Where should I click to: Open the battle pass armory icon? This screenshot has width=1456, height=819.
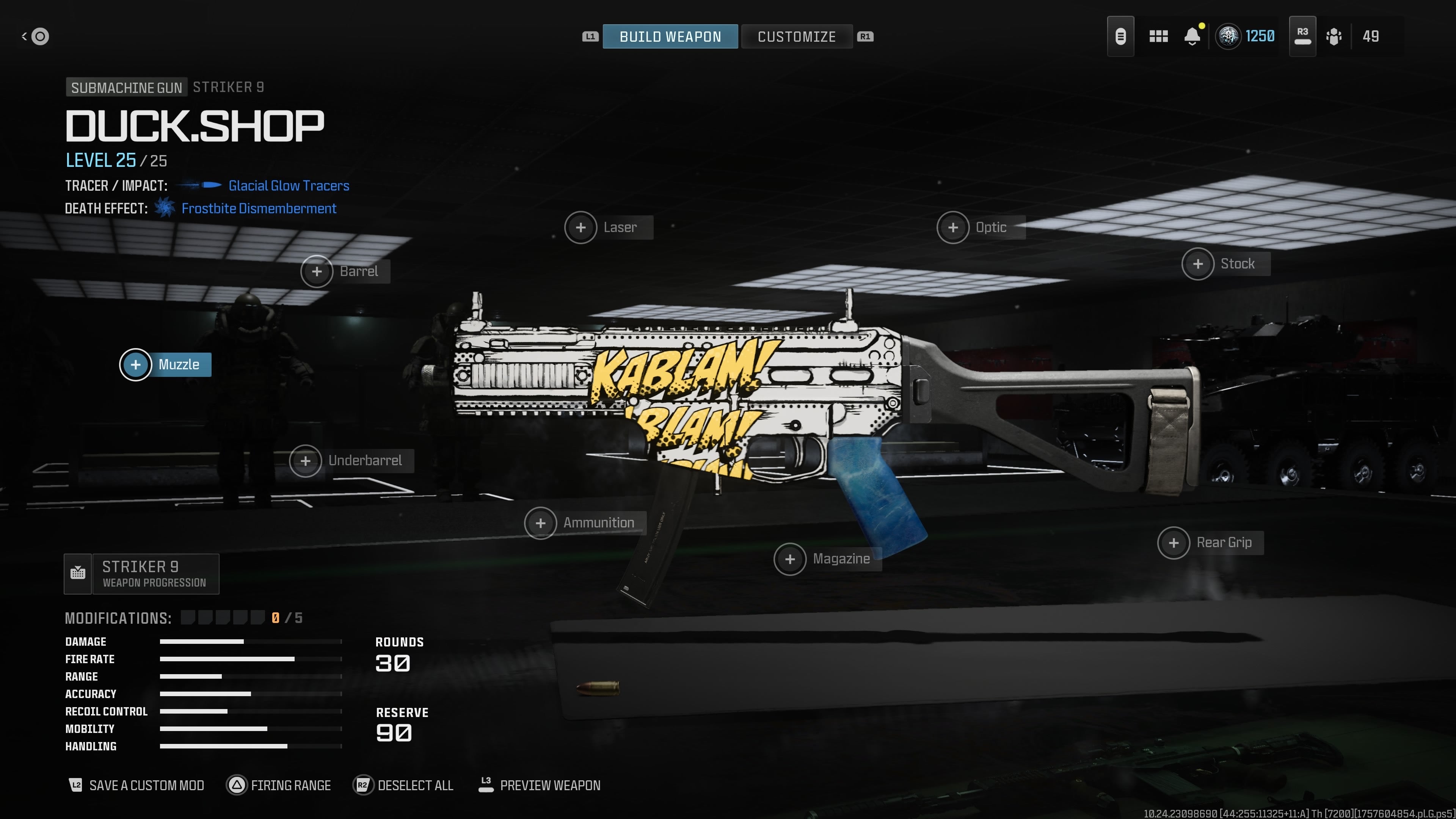click(1334, 36)
